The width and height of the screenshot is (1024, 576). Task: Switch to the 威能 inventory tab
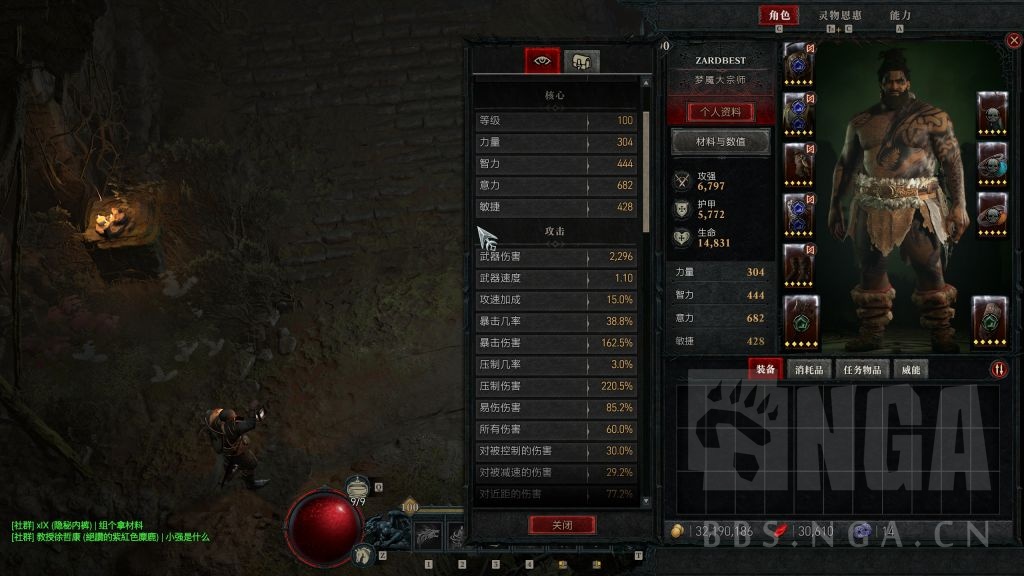[x=910, y=370]
